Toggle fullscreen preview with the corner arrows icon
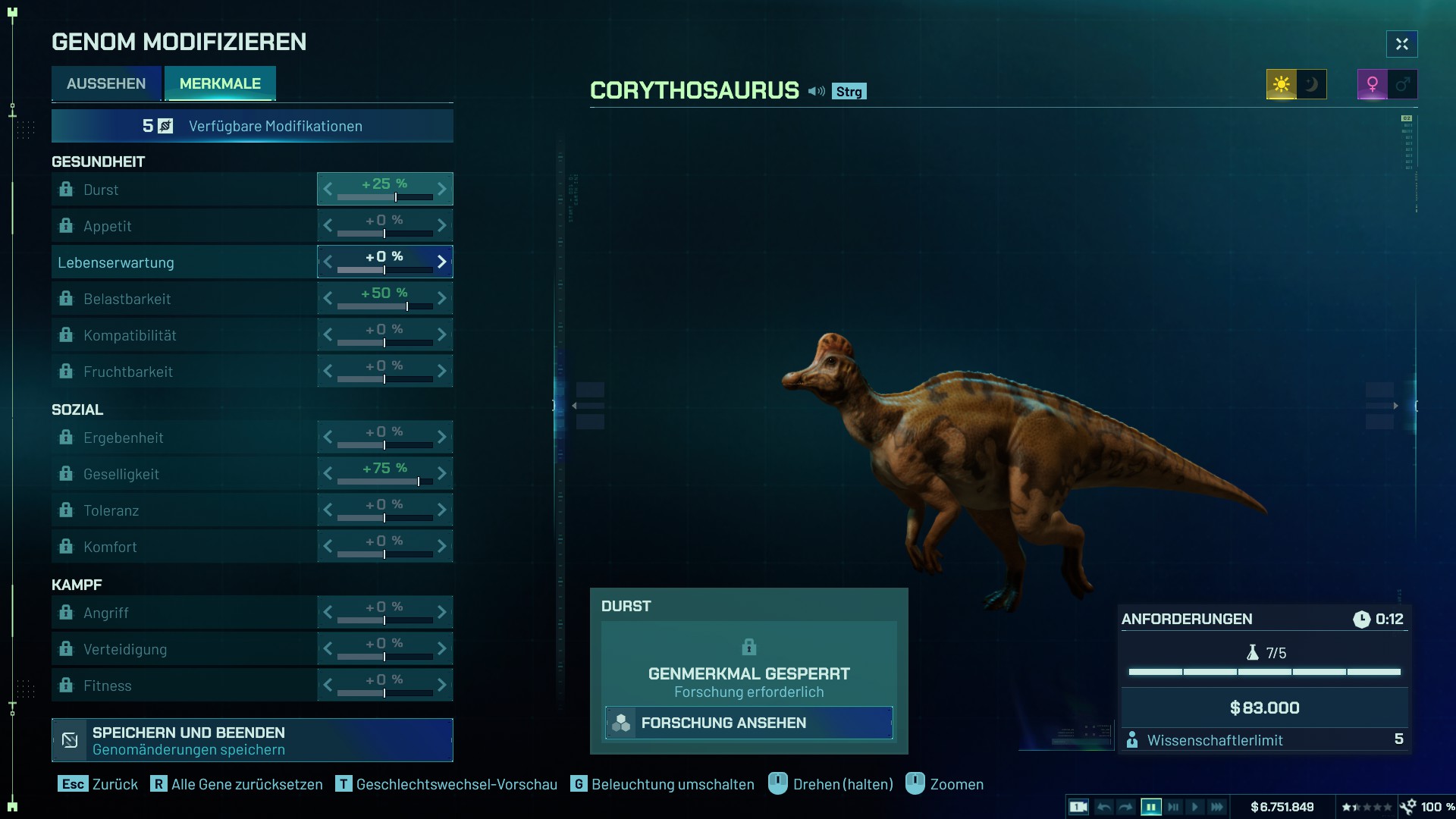This screenshot has height=819, width=1456. click(1401, 44)
